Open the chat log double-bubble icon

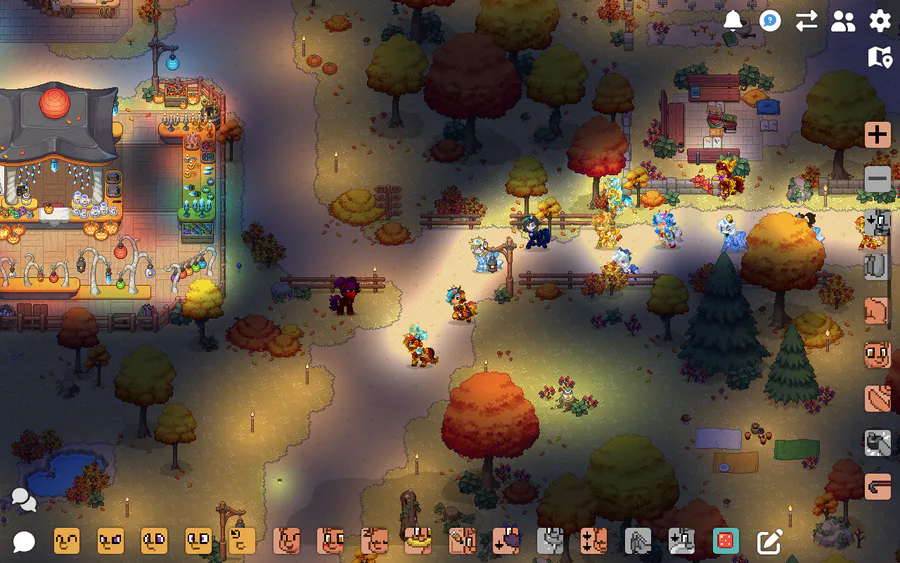(23, 499)
